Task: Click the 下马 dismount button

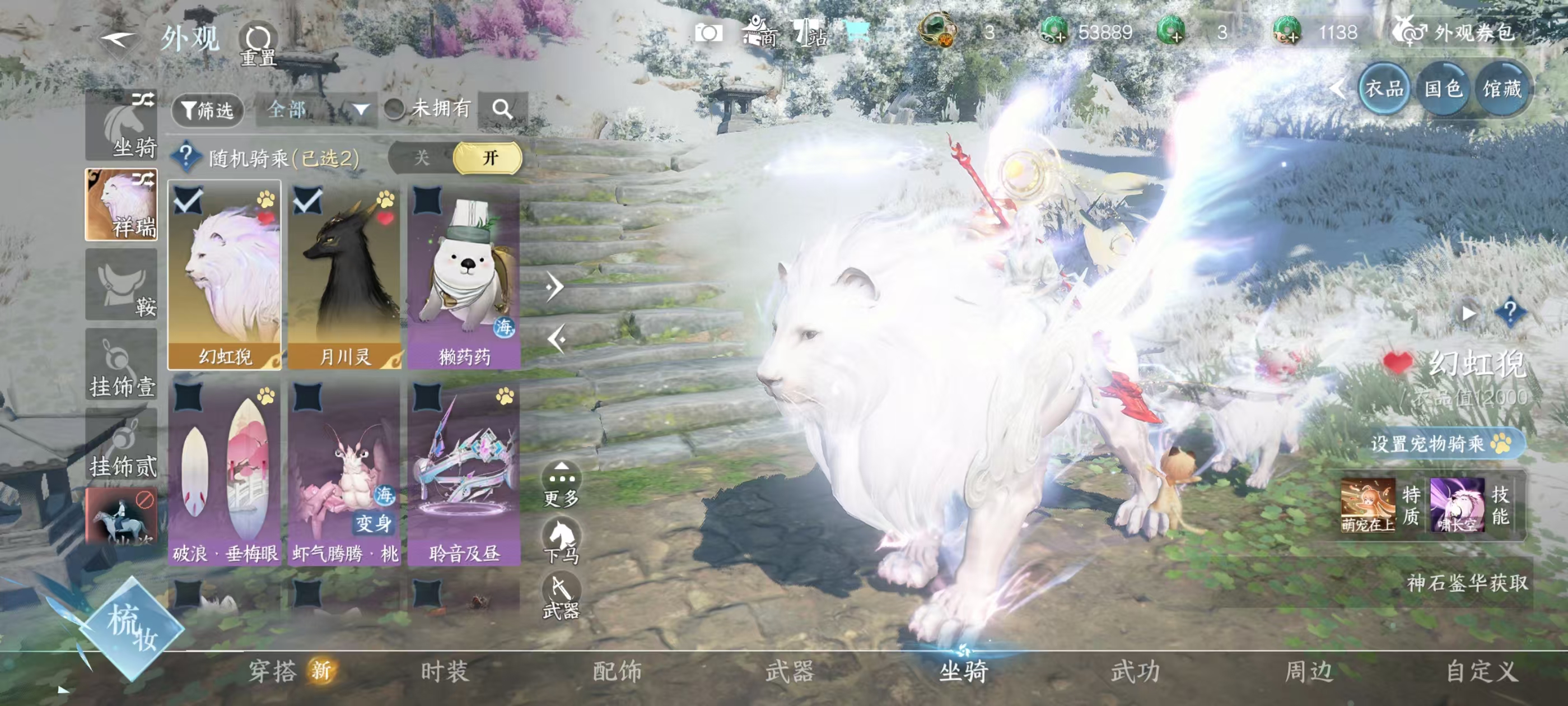Action: click(561, 540)
